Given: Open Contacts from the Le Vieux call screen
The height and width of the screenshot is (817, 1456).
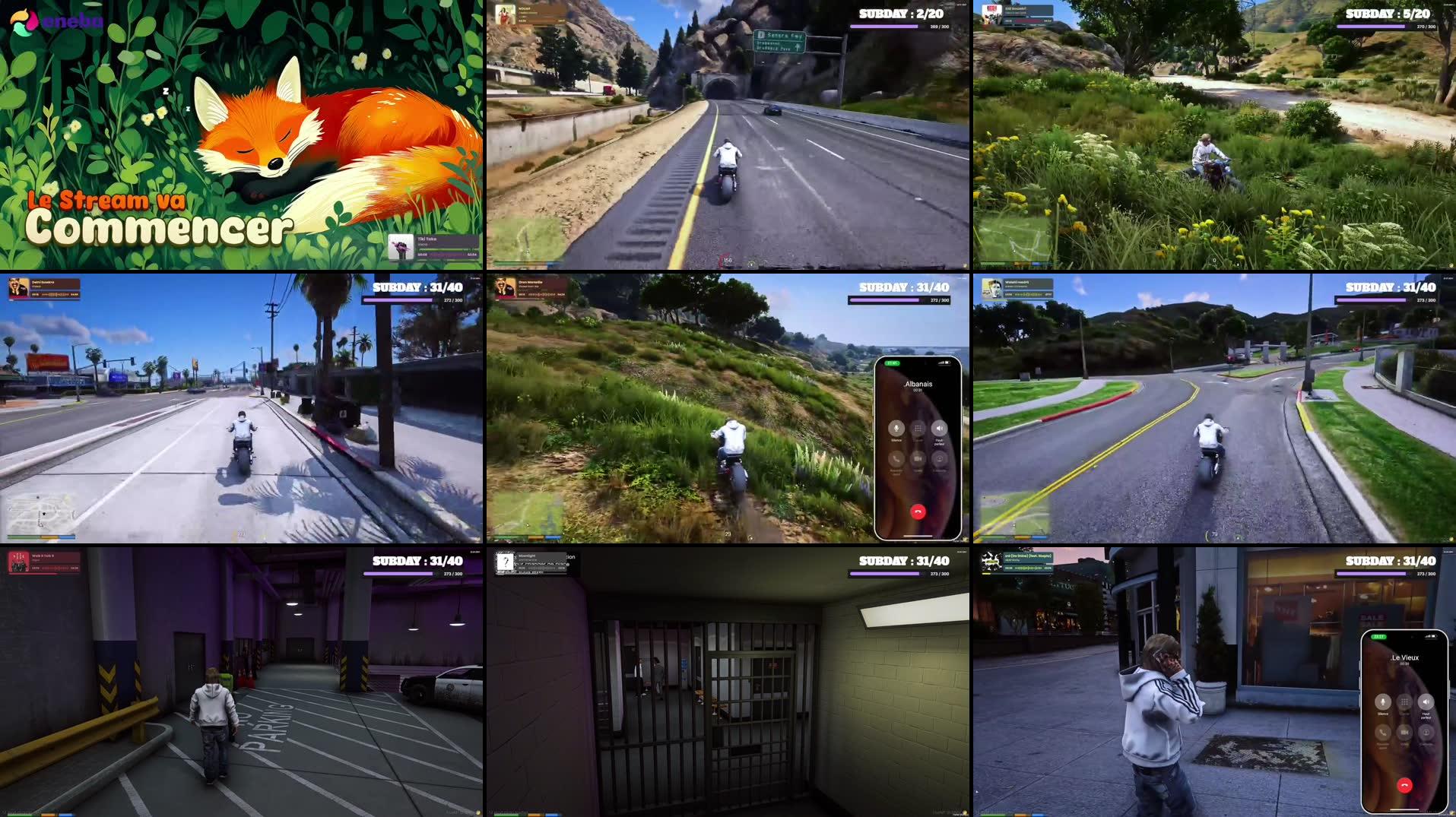Looking at the screenshot, I should point(1426,733).
